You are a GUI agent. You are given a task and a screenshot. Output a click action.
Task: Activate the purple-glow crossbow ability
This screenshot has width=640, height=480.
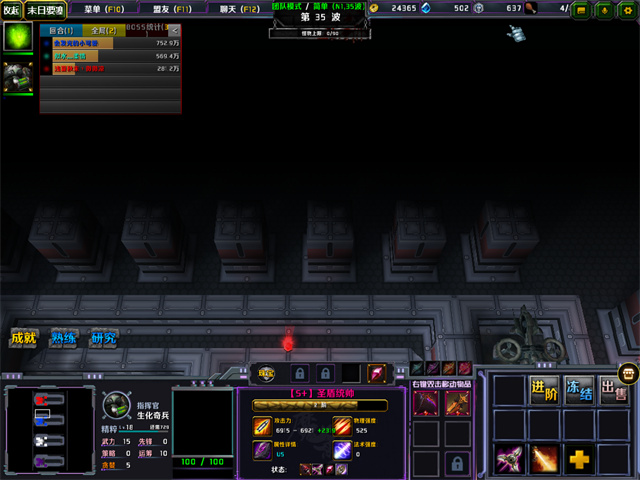click(510, 459)
